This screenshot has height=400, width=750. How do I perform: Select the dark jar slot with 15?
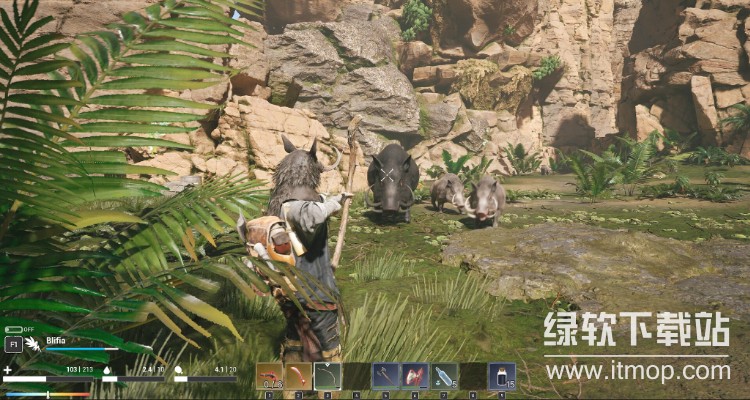[502, 376]
